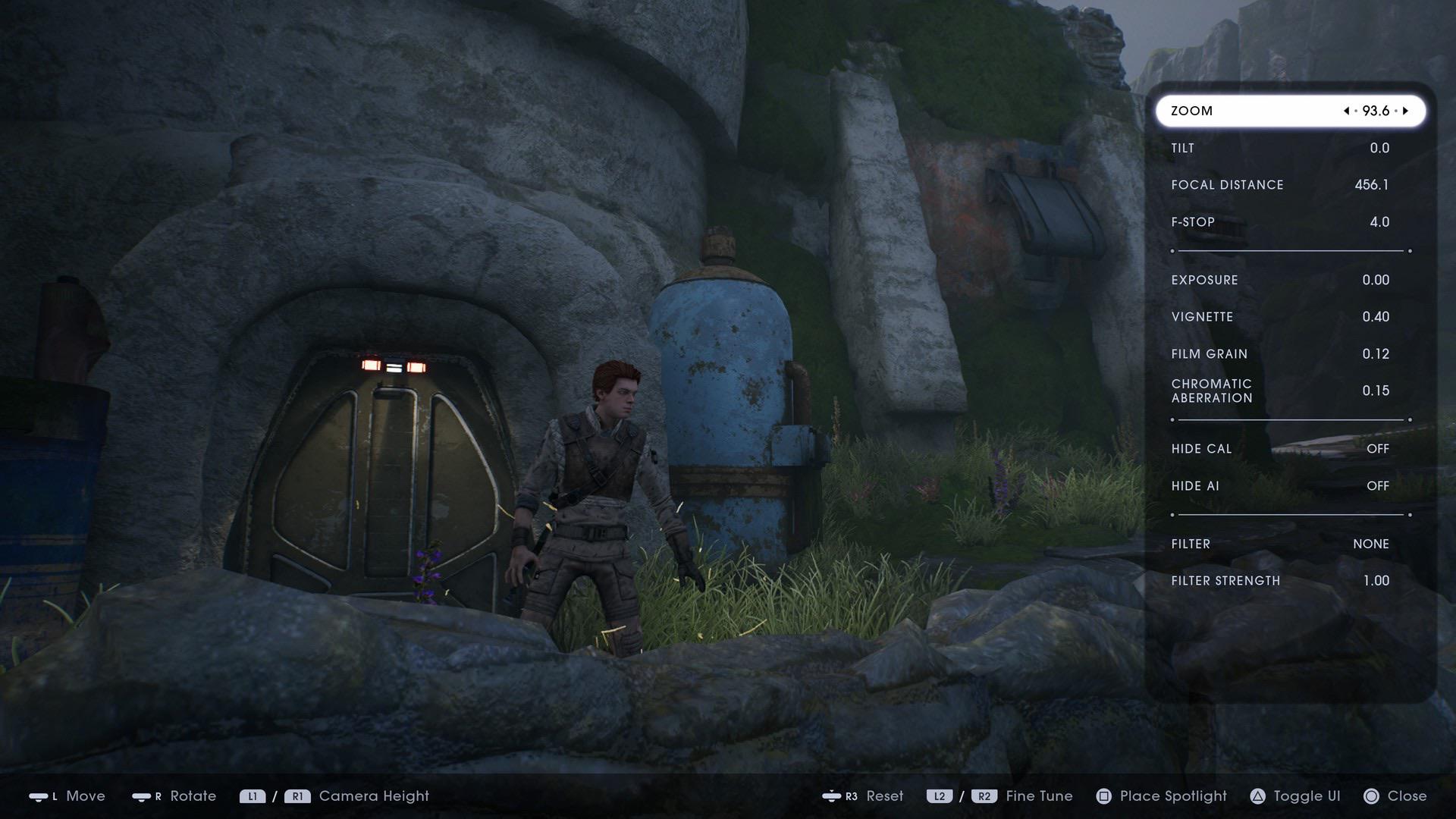Select the right stick Rotate icon
This screenshot has width=1456, height=819.
[x=144, y=796]
